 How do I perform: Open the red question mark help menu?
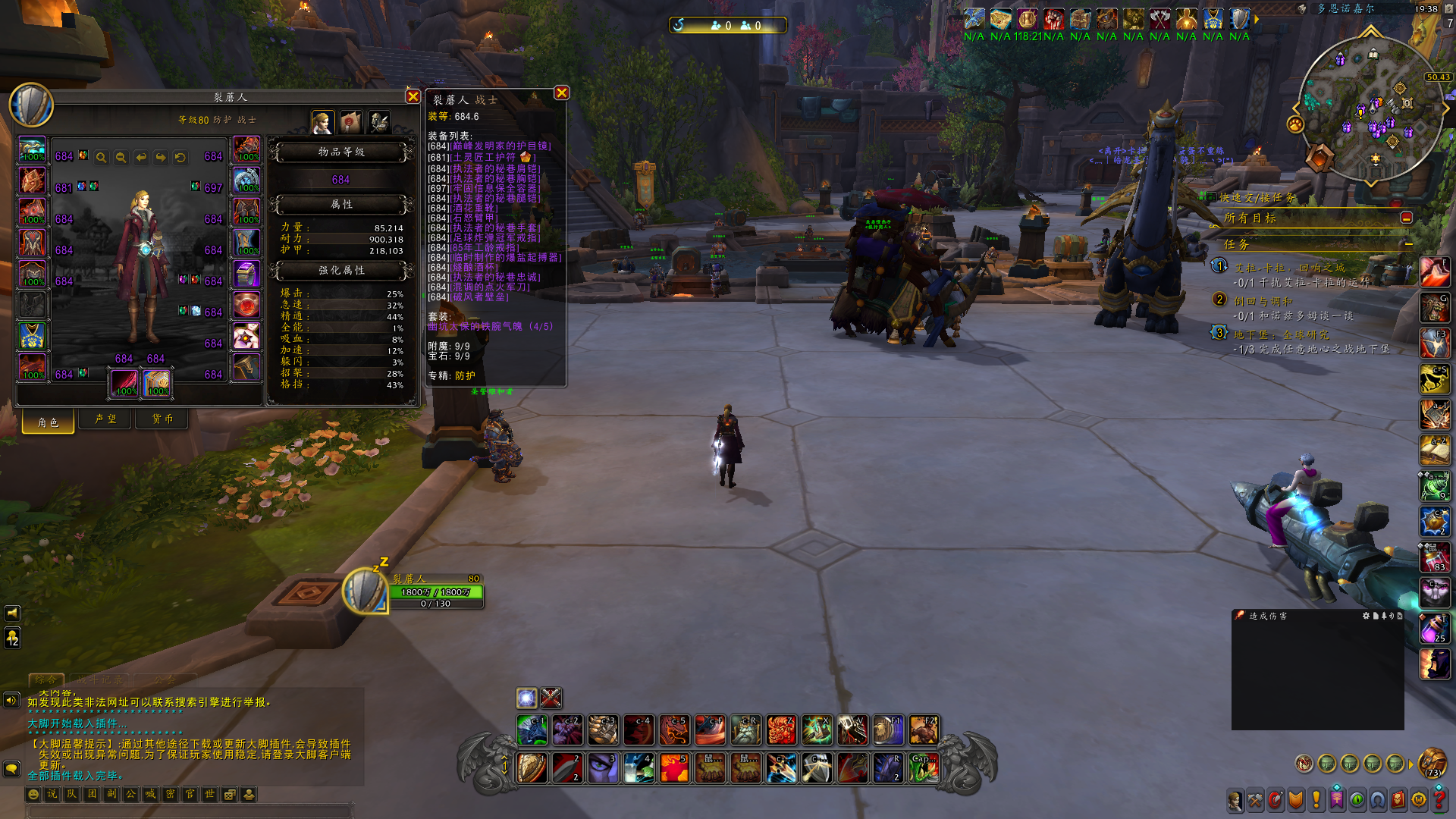pyautogui.click(x=1439, y=799)
